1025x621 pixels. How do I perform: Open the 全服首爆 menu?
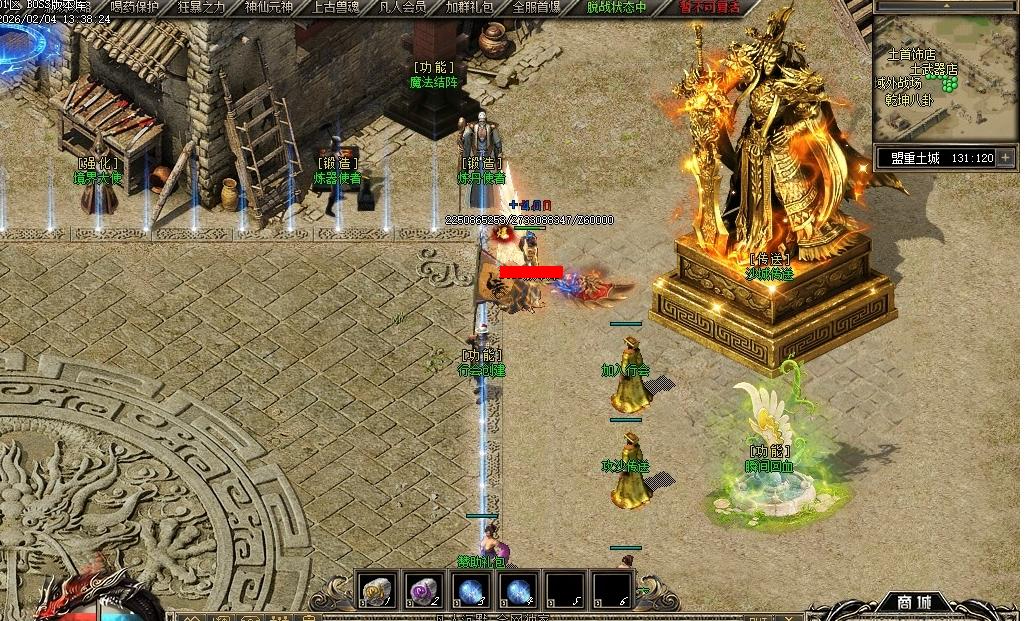coord(537,7)
